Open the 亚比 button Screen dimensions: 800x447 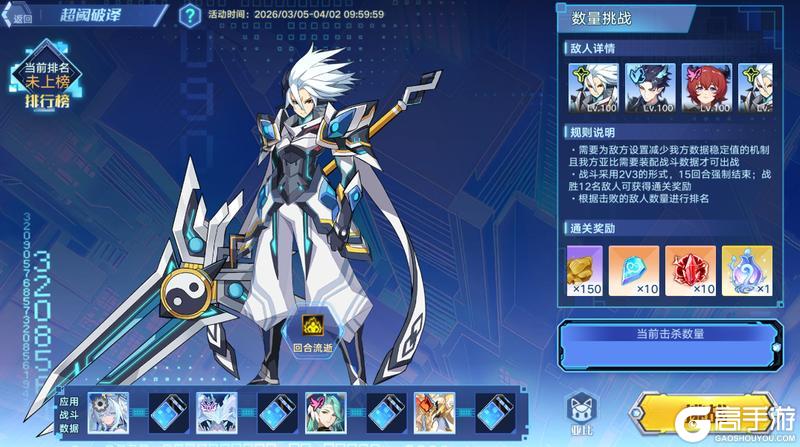[581, 411]
